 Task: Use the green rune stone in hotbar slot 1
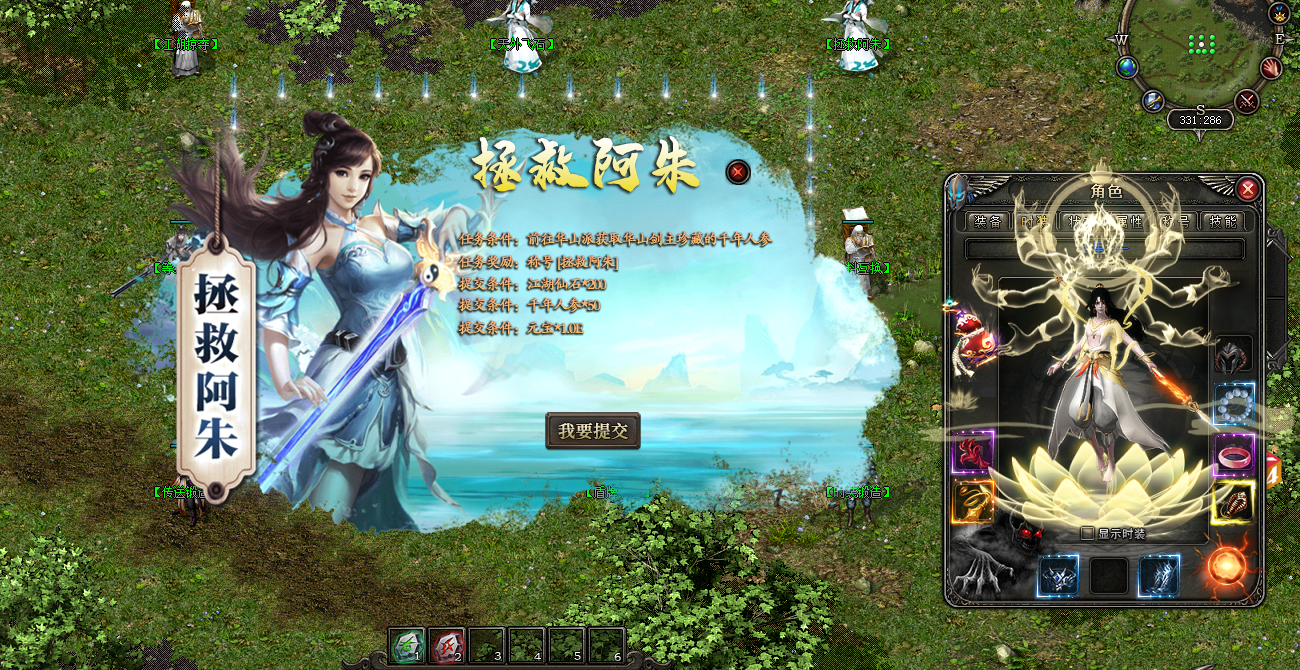(407, 645)
